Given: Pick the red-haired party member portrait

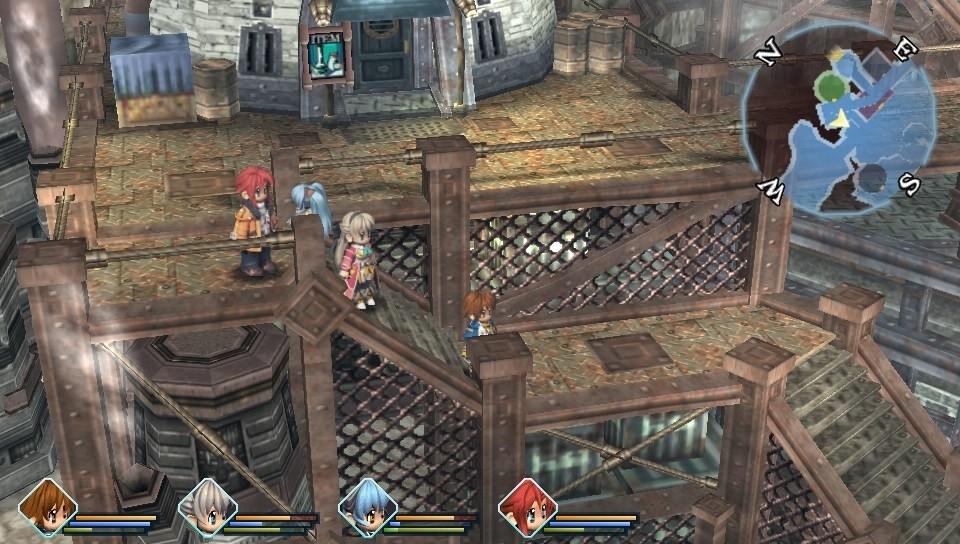Looking at the screenshot, I should pyautogui.click(x=527, y=507).
